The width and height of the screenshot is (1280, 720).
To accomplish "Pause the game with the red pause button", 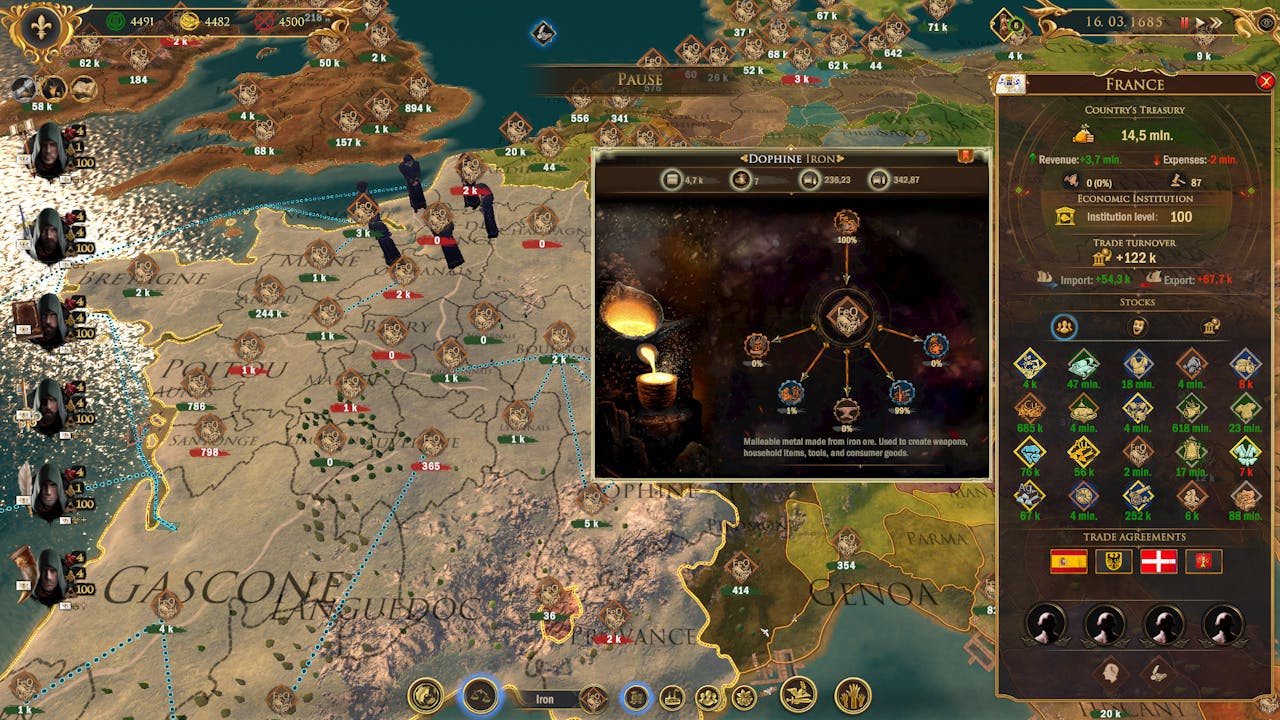I will tap(1185, 22).
